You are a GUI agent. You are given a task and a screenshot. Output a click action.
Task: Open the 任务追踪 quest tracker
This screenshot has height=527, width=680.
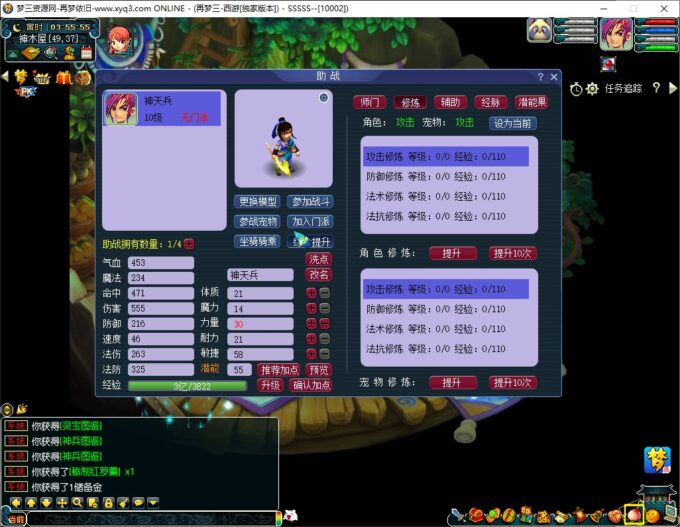[x=623, y=88]
